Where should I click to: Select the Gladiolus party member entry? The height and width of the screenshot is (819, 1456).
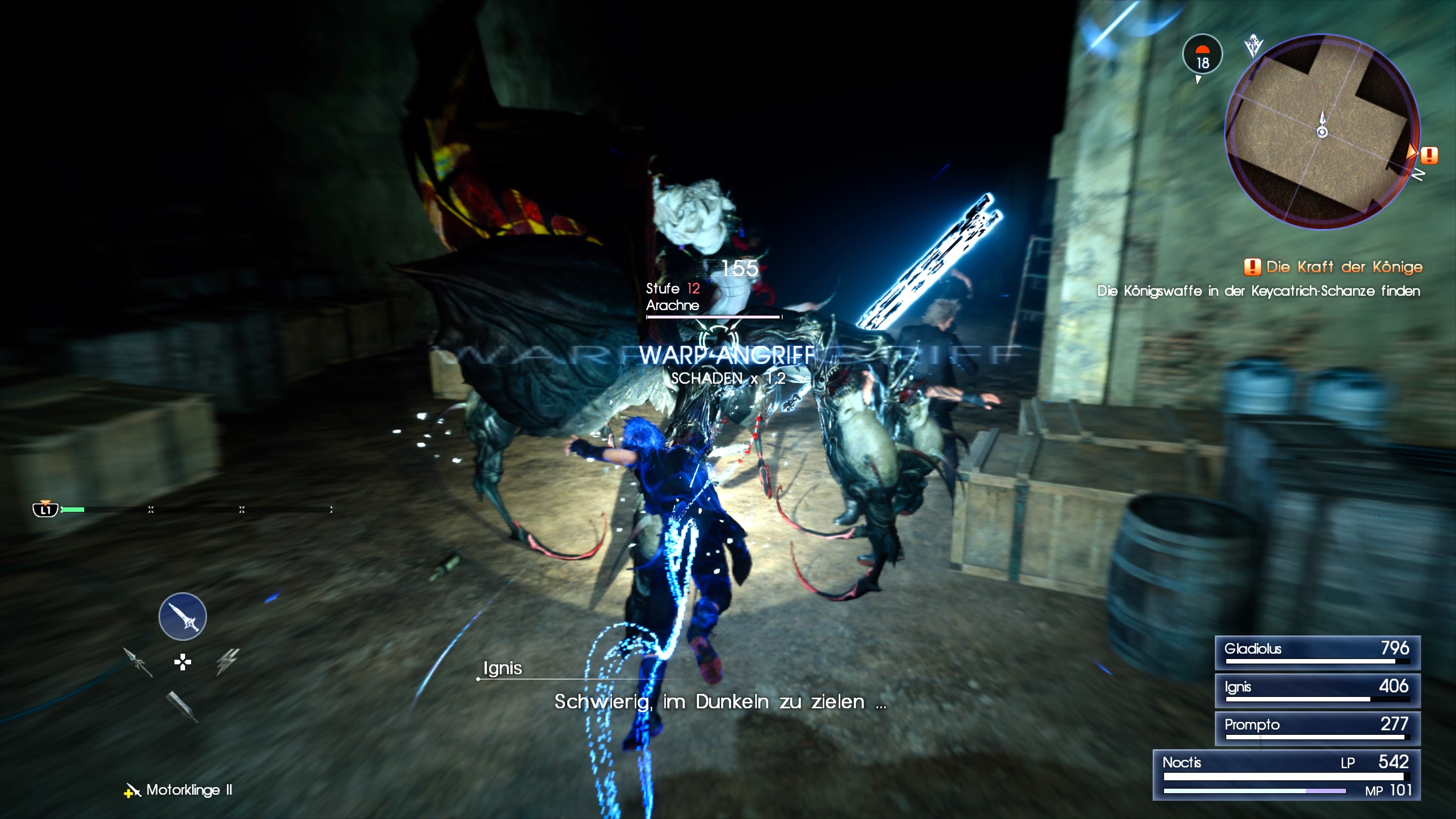1317,652
